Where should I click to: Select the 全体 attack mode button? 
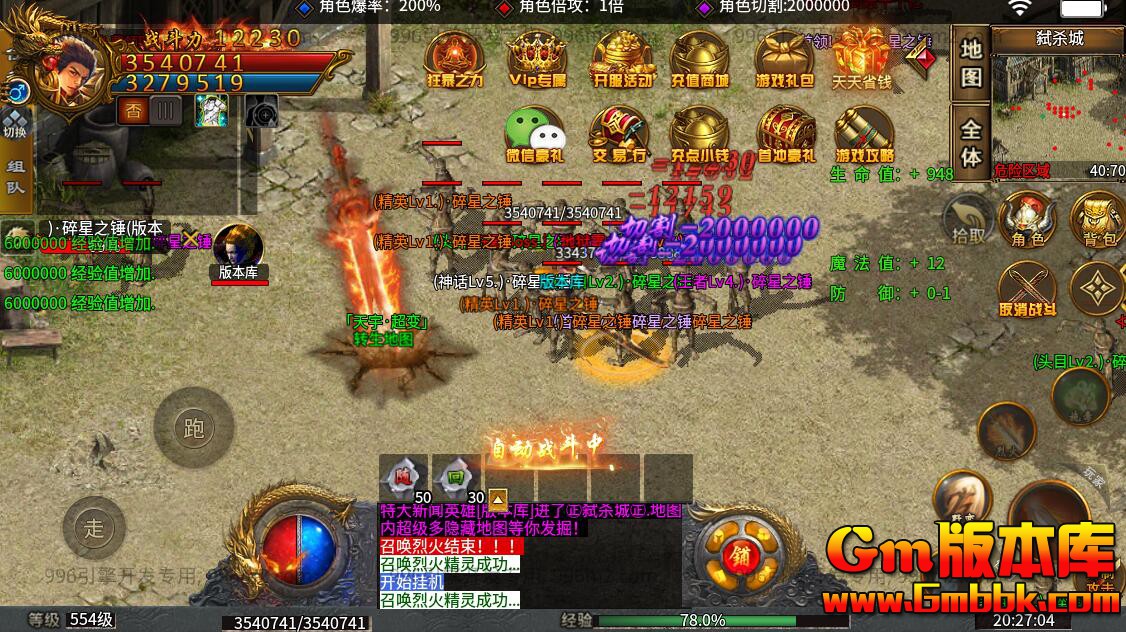[x=971, y=143]
